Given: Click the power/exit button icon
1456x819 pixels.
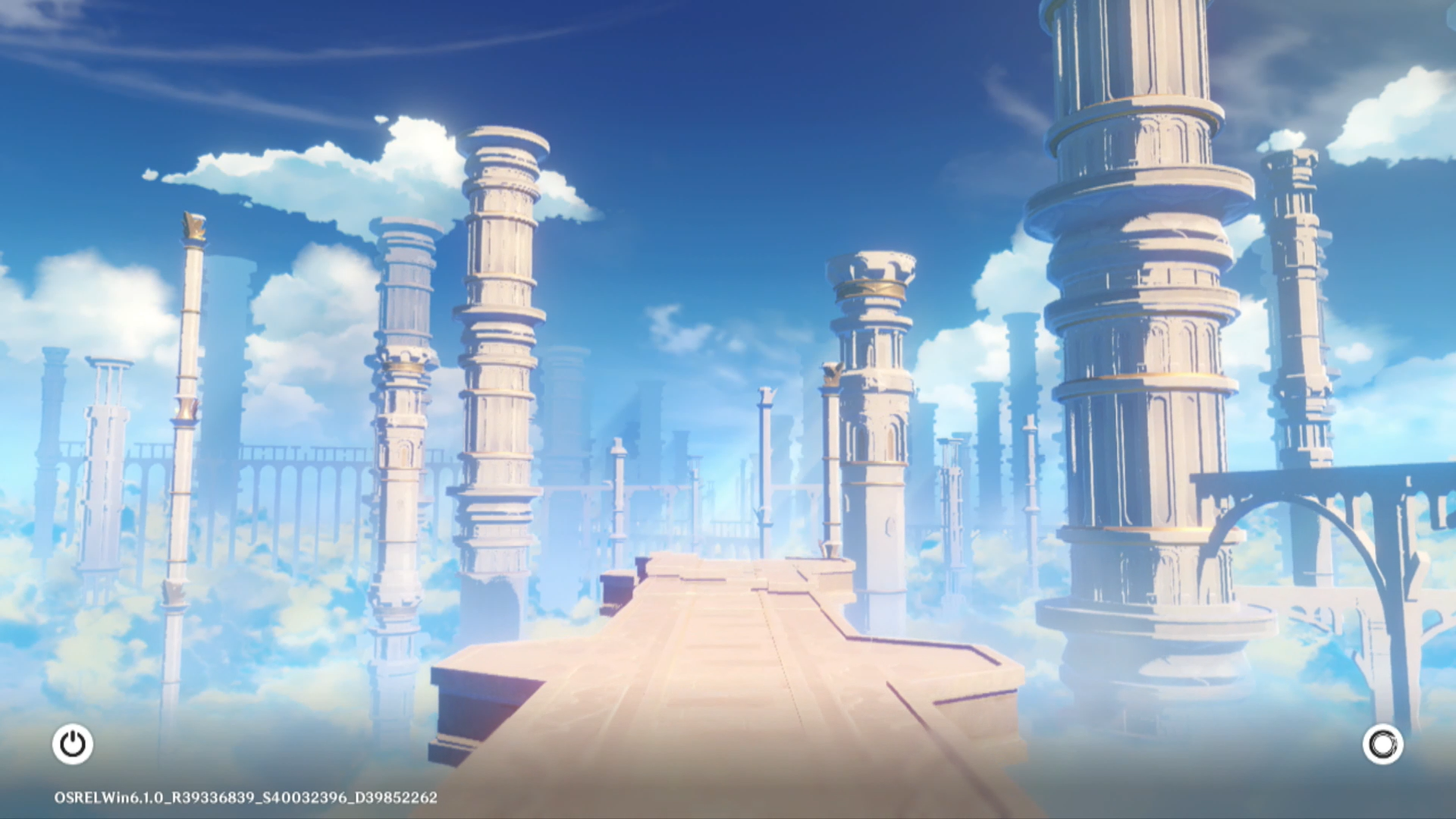Looking at the screenshot, I should pyautogui.click(x=73, y=744).
